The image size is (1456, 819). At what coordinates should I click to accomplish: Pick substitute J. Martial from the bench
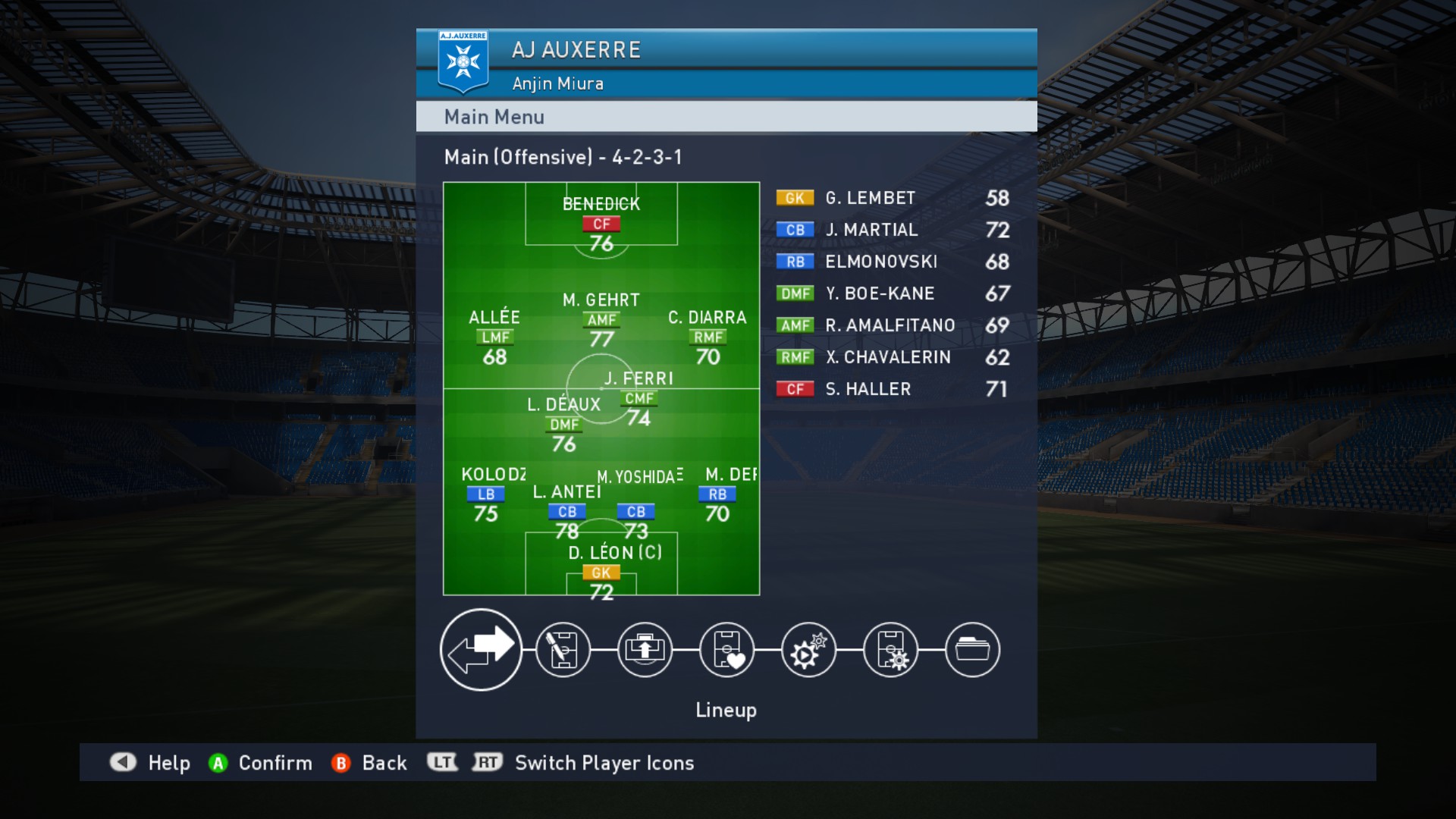pyautogui.click(x=893, y=230)
